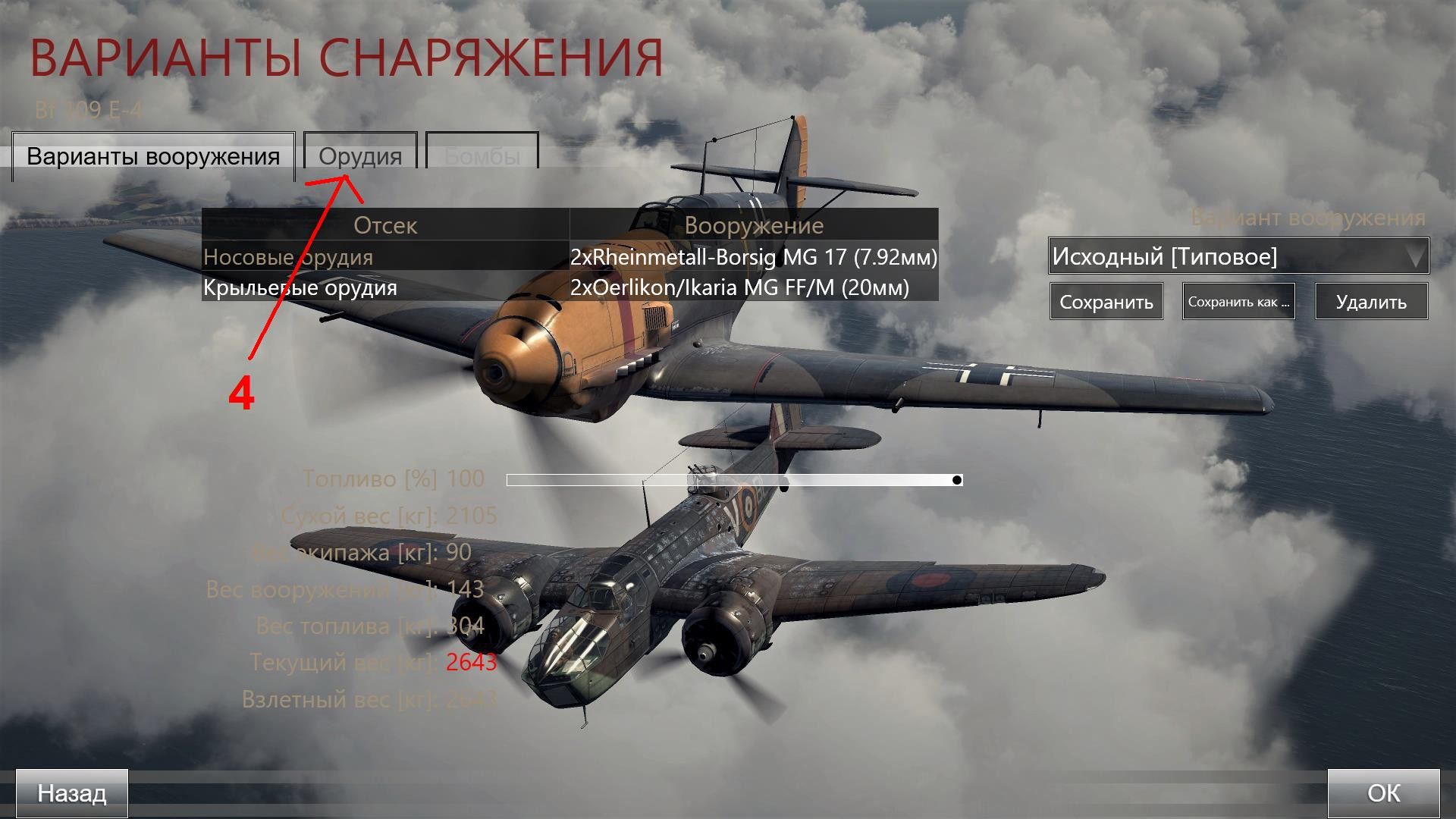Go back with the Назад button
The width and height of the screenshot is (1456, 819).
tap(72, 793)
